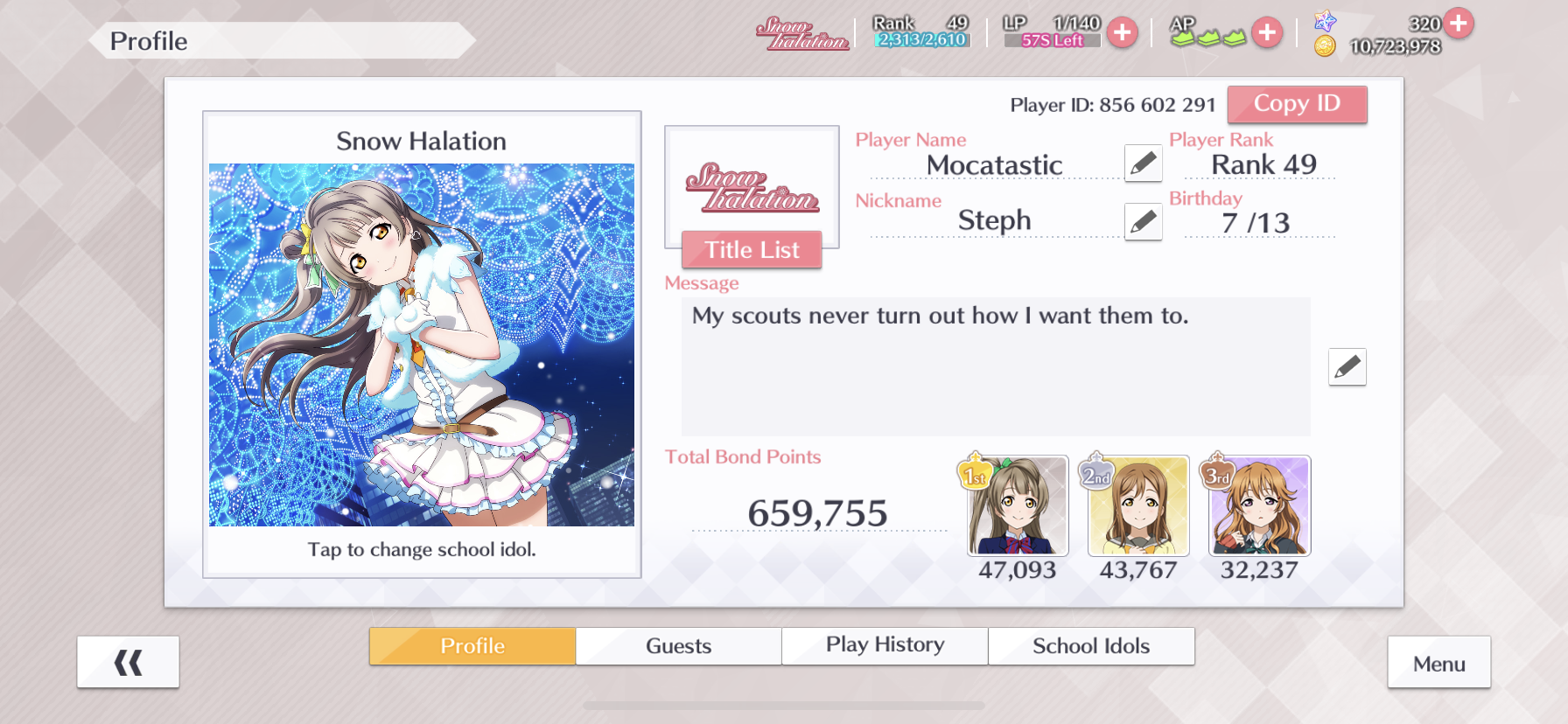Edit the profile message
The height and width of the screenshot is (724, 1568).
pyautogui.click(x=1347, y=367)
